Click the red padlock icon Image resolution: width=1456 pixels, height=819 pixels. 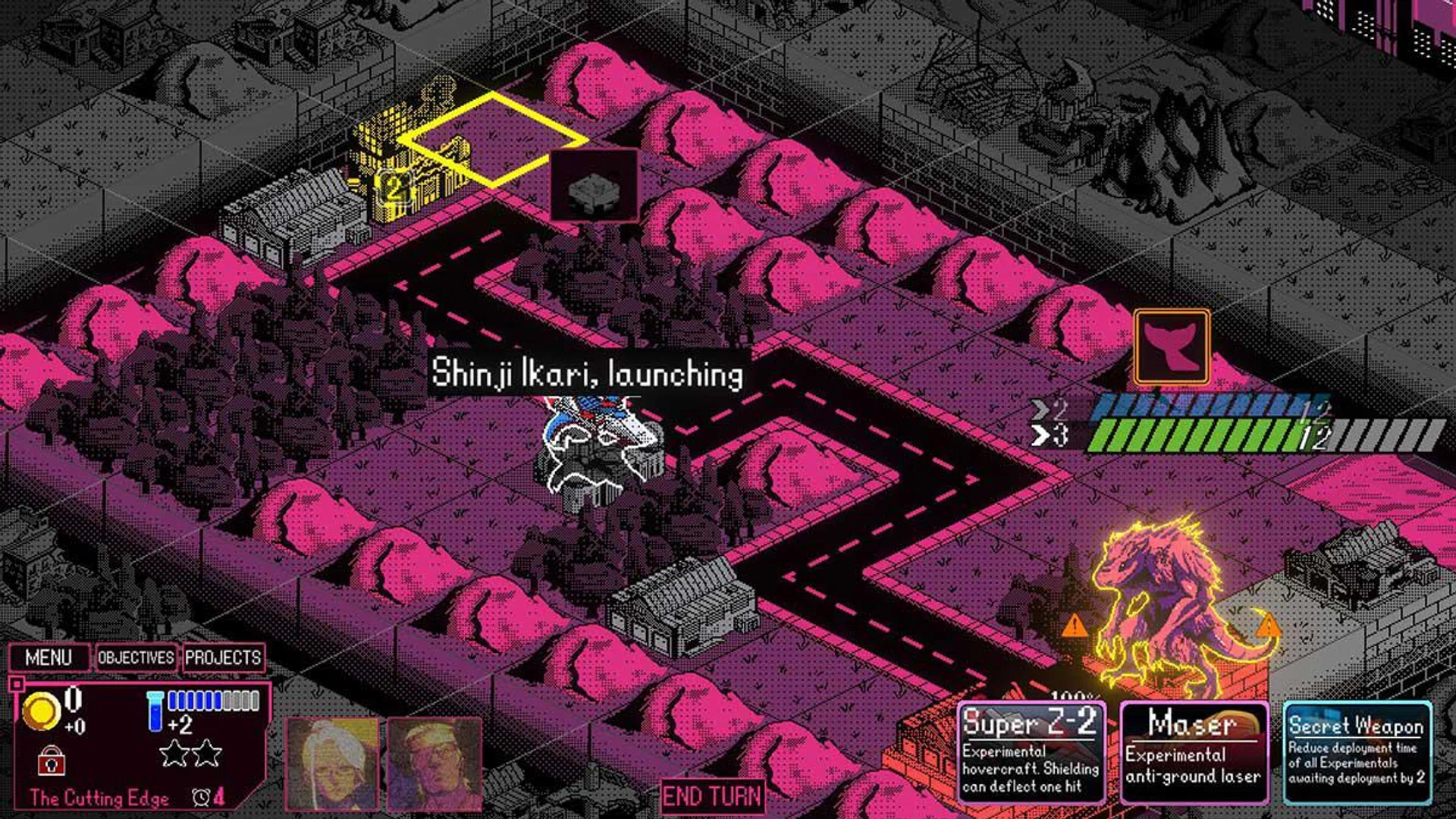click(52, 760)
